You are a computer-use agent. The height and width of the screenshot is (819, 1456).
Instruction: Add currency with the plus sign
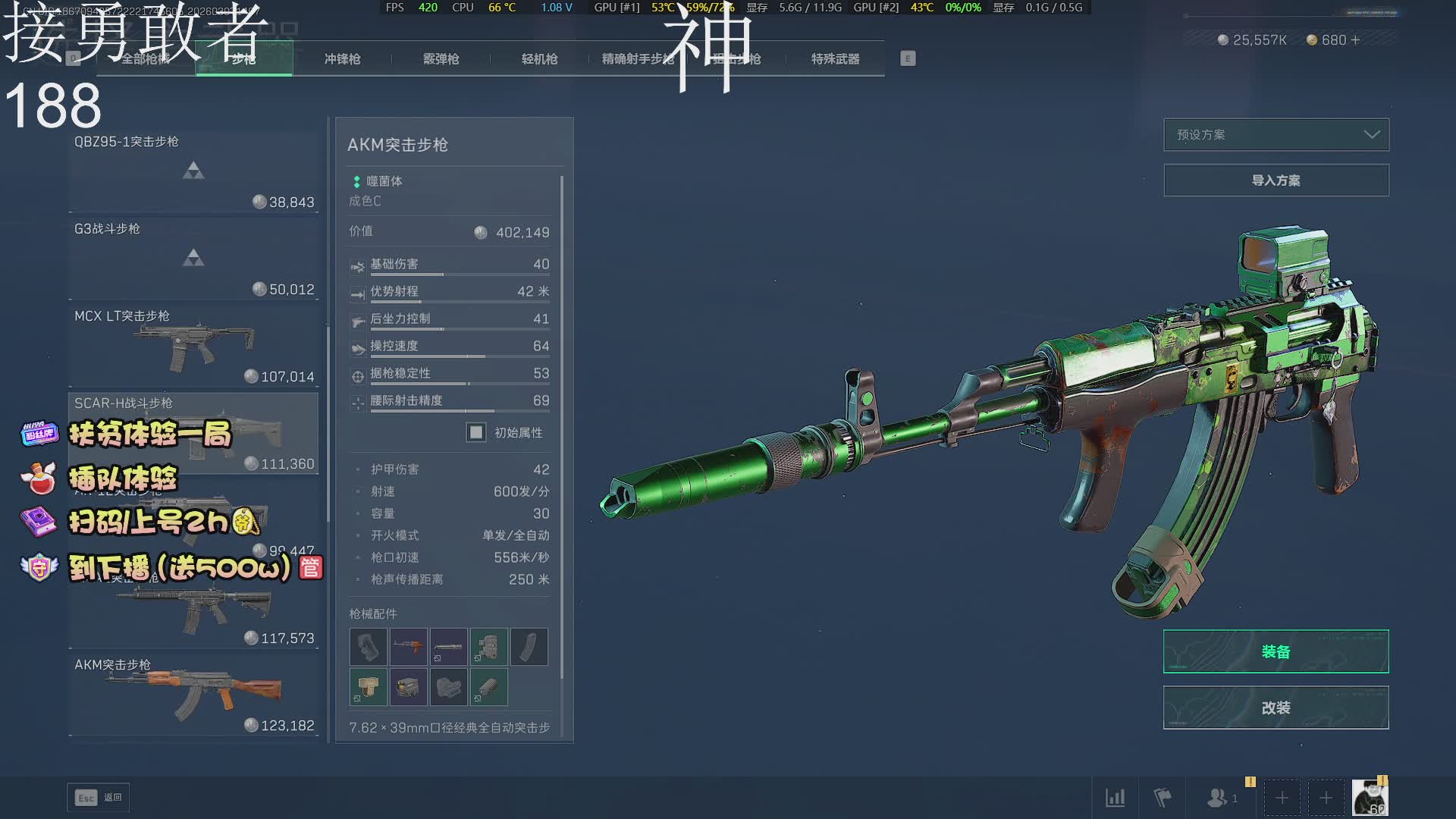[1356, 40]
